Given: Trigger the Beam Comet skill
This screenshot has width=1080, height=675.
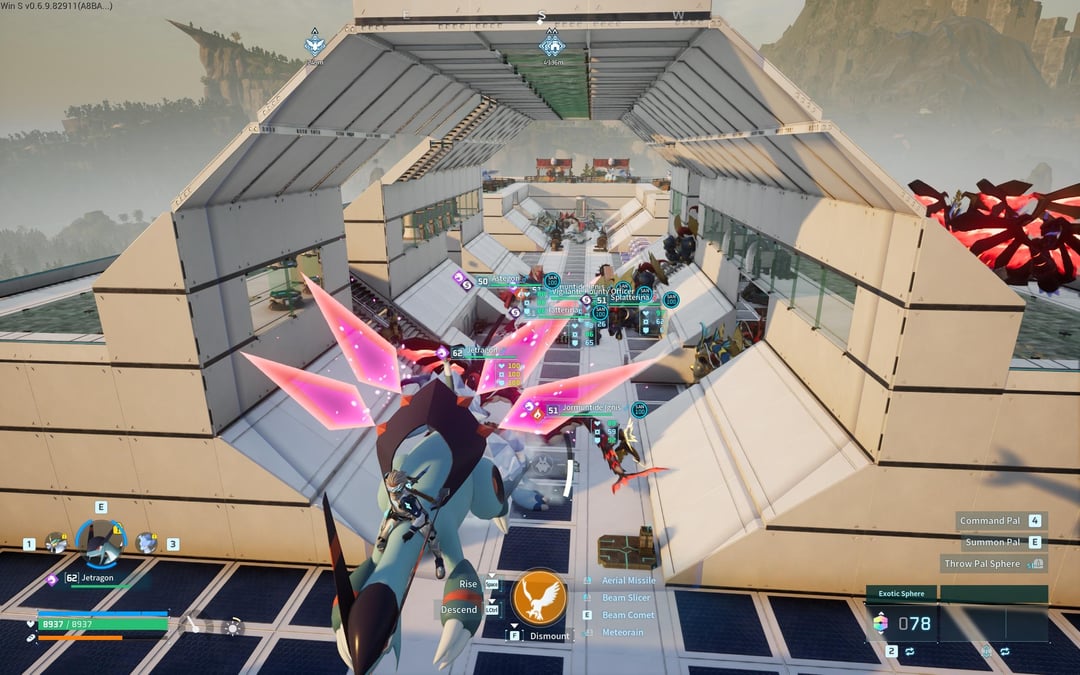Looking at the screenshot, I should [x=628, y=615].
